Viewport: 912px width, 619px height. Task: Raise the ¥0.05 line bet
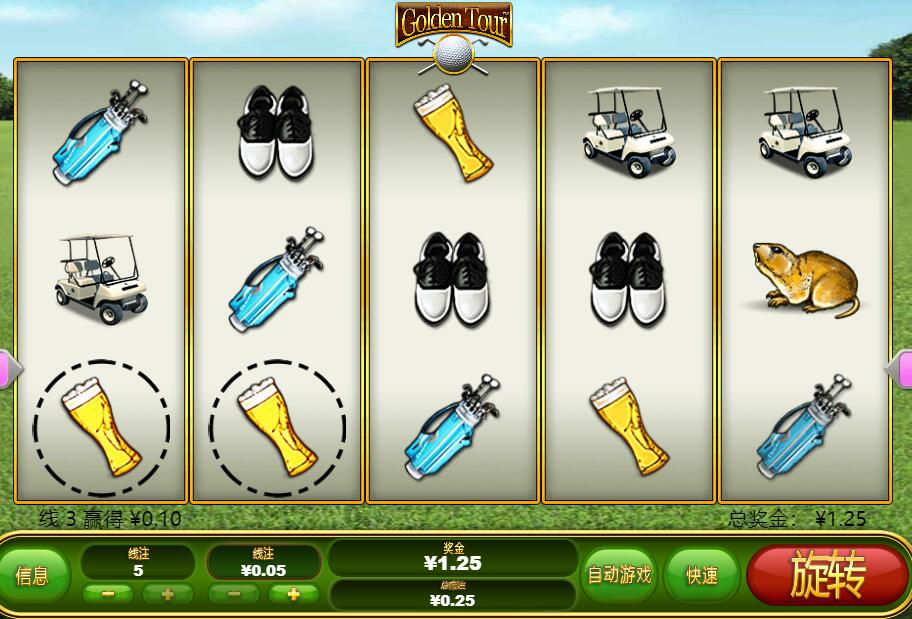[x=293, y=594]
